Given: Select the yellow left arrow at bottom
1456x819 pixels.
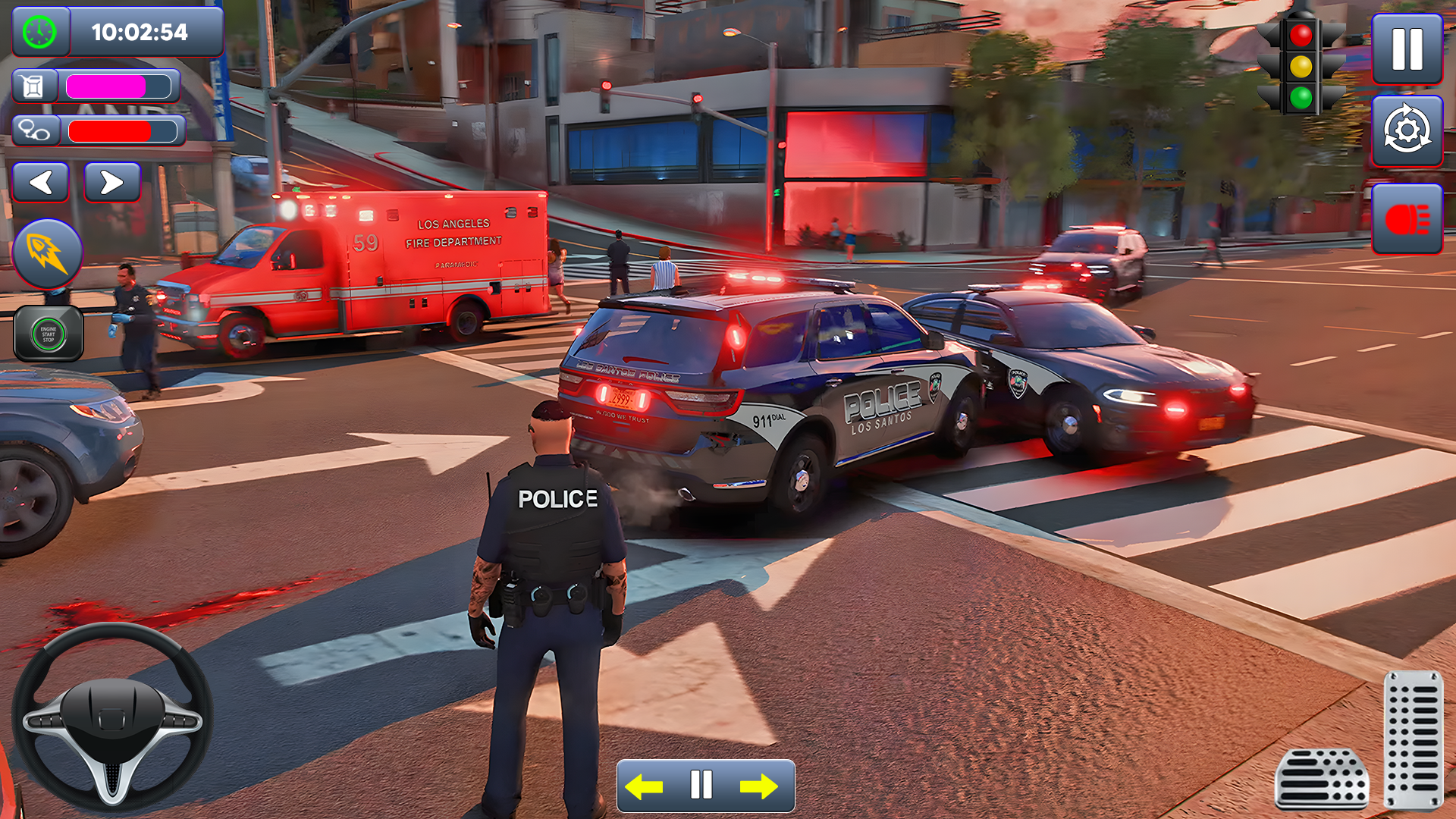Looking at the screenshot, I should (645, 786).
